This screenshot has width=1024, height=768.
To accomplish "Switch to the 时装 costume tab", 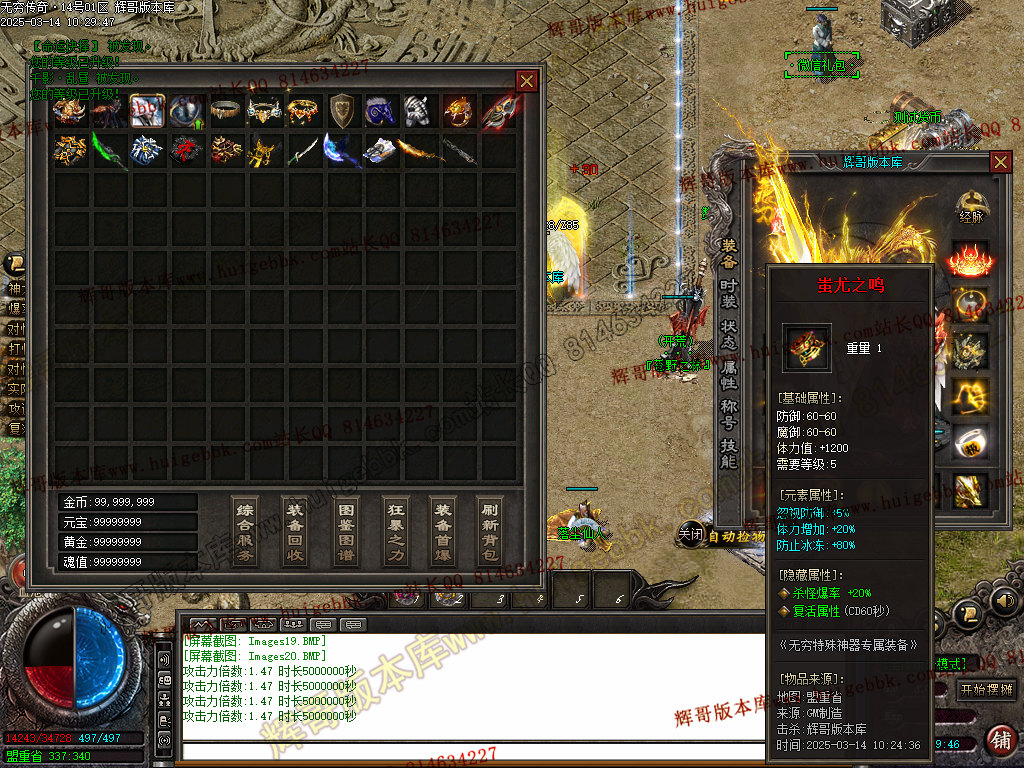I will [x=729, y=294].
